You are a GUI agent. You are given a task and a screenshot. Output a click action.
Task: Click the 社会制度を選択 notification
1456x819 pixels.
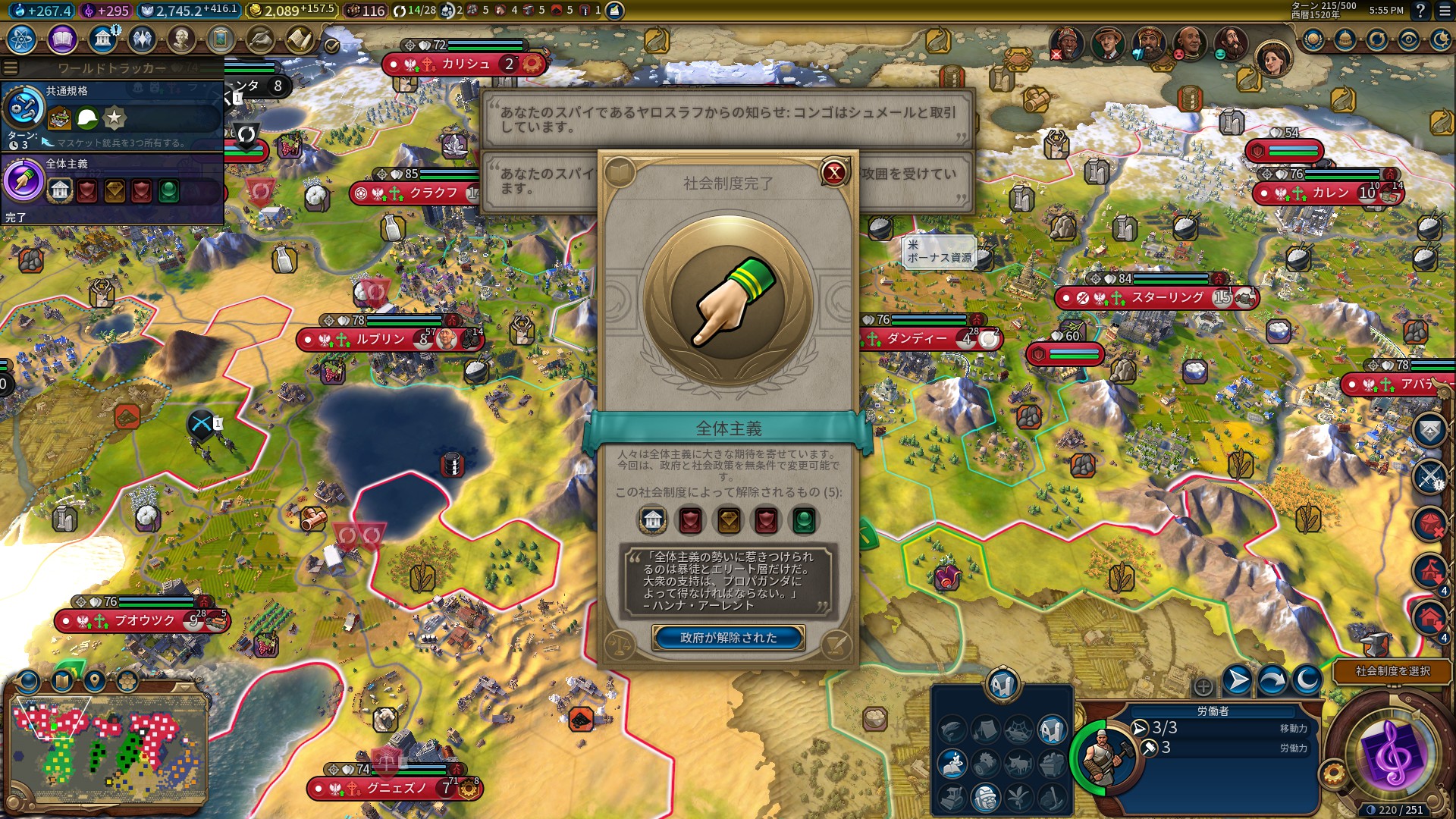(x=1392, y=671)
